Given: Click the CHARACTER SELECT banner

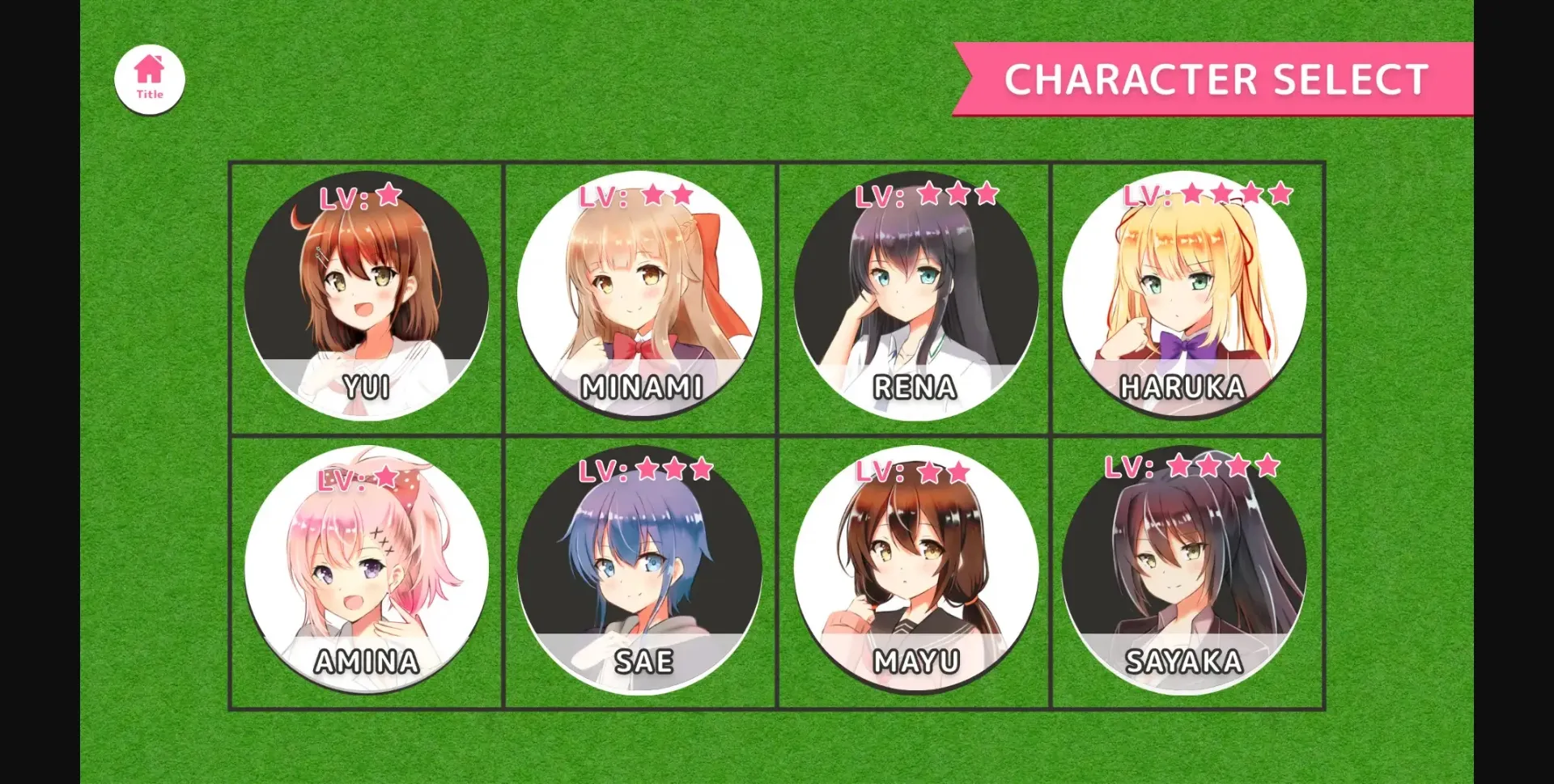Looking at the screenshot, I should [x=1214, y=78].
